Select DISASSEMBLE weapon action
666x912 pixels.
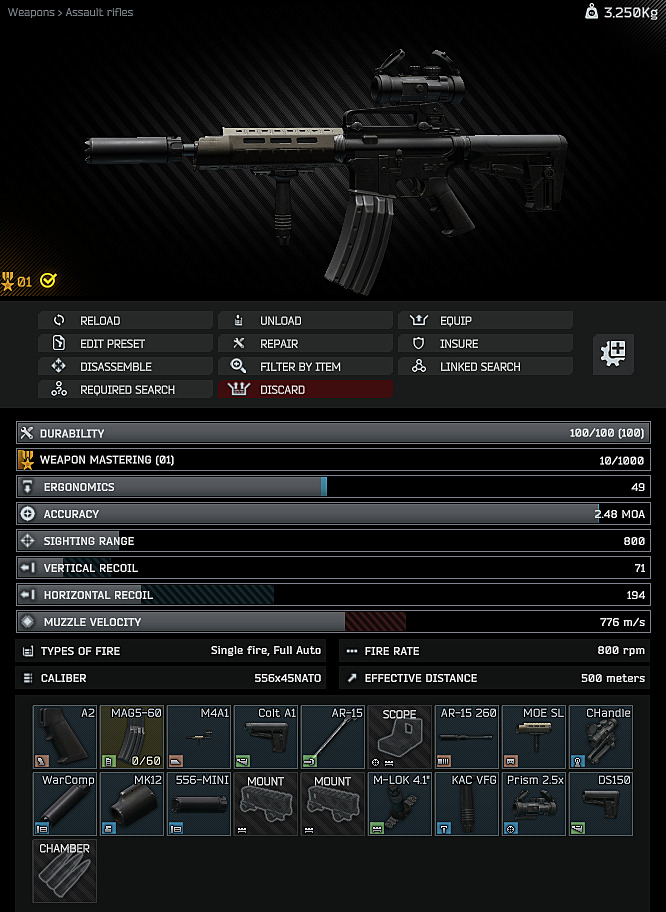coord(125,367)
